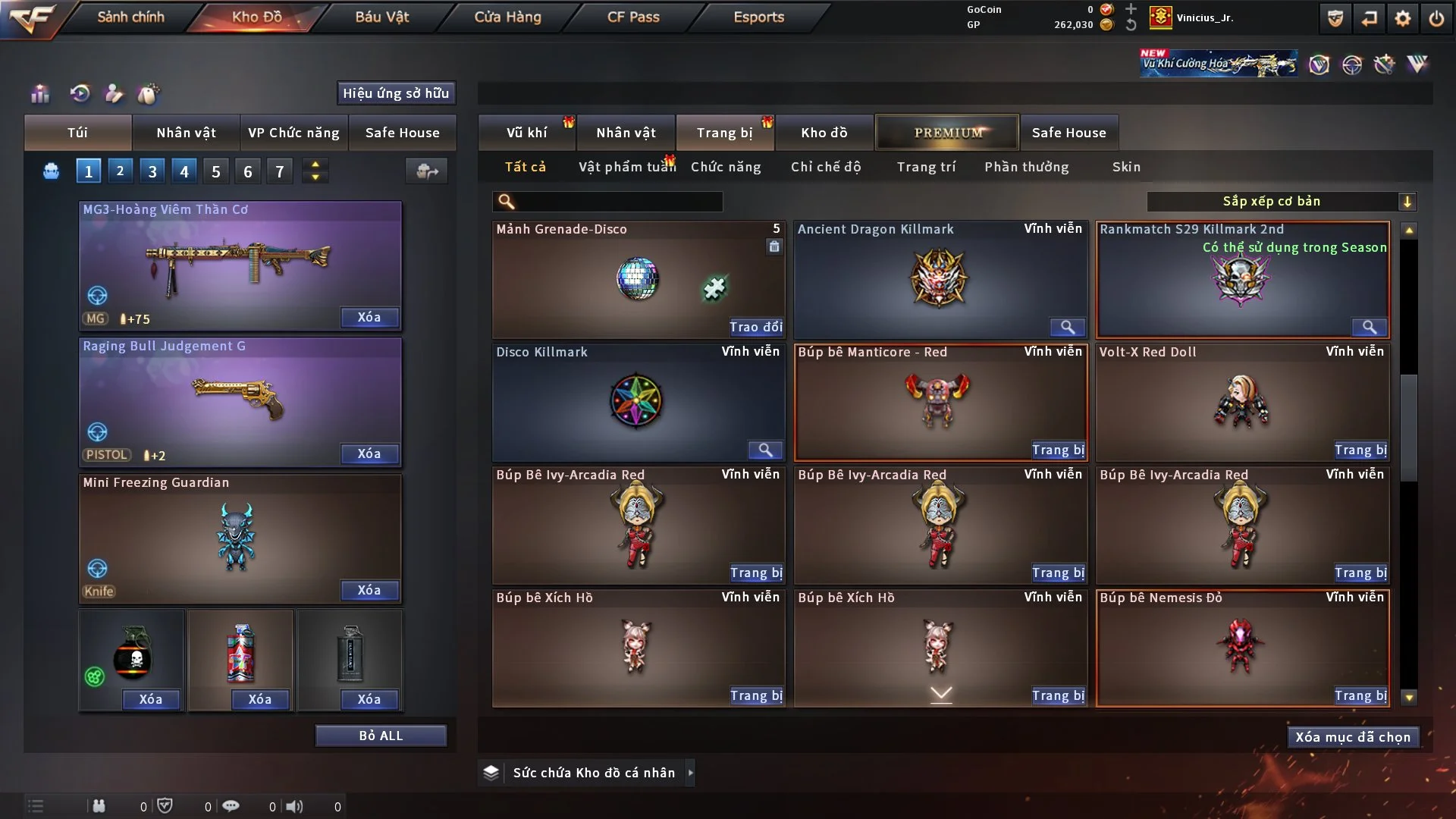
Task: Equip the Búp bê Manticore - Red doll
Action: pyautogui.click(x=1058, y=450)
